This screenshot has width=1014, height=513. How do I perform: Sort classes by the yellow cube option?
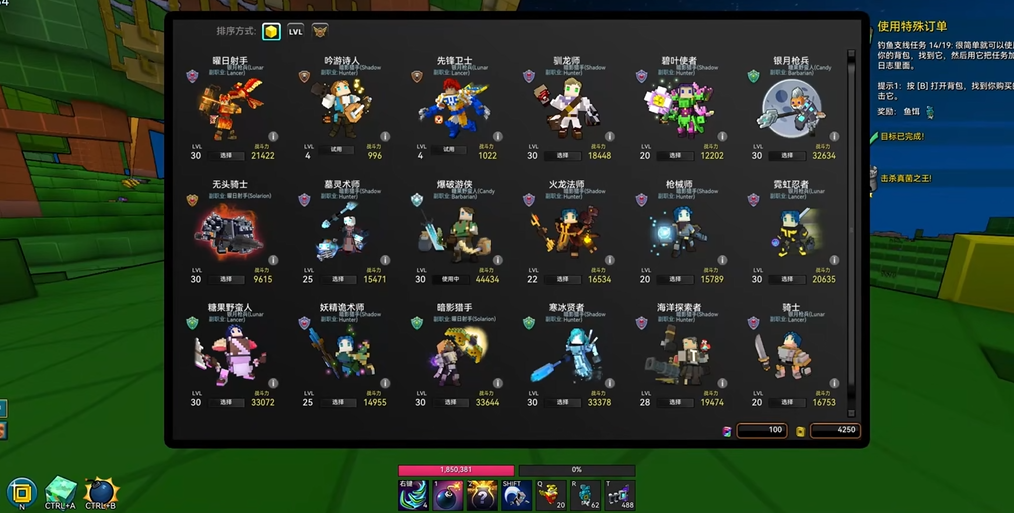tap(271, 32)
